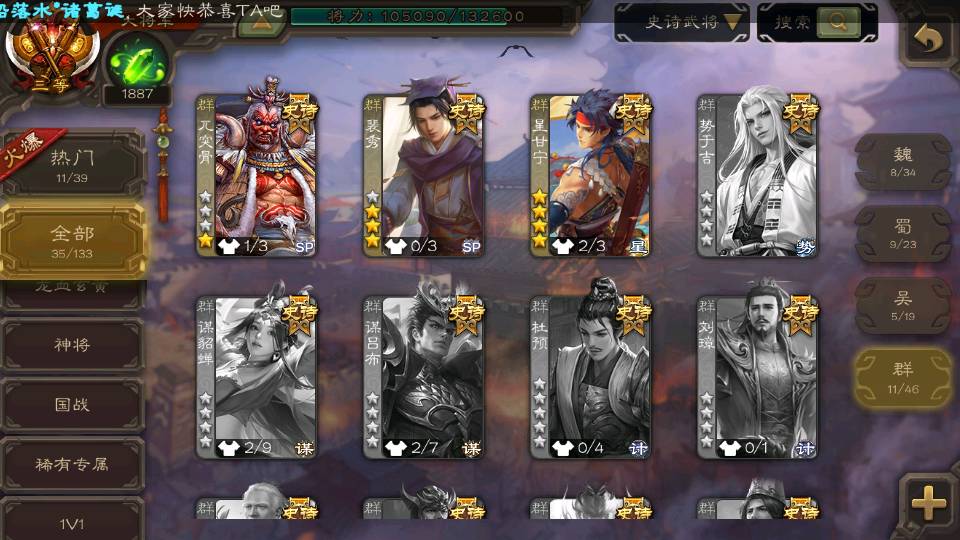This screenshot has width=960, height=540.
Task: Select the 谋貂蝉 general card
Action: (256, 376)
